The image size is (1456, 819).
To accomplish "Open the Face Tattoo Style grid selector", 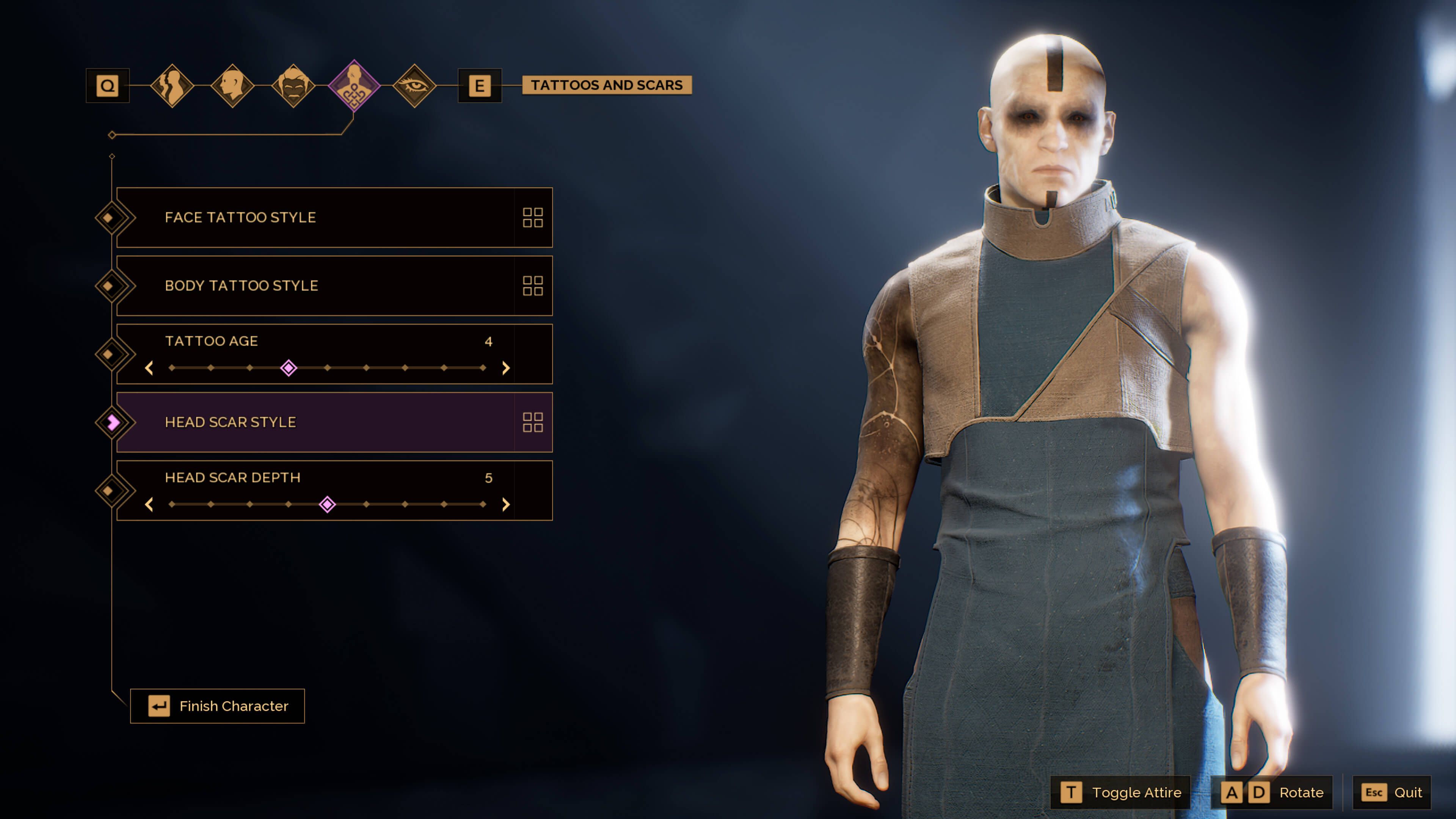I will [x=533, y=218].
